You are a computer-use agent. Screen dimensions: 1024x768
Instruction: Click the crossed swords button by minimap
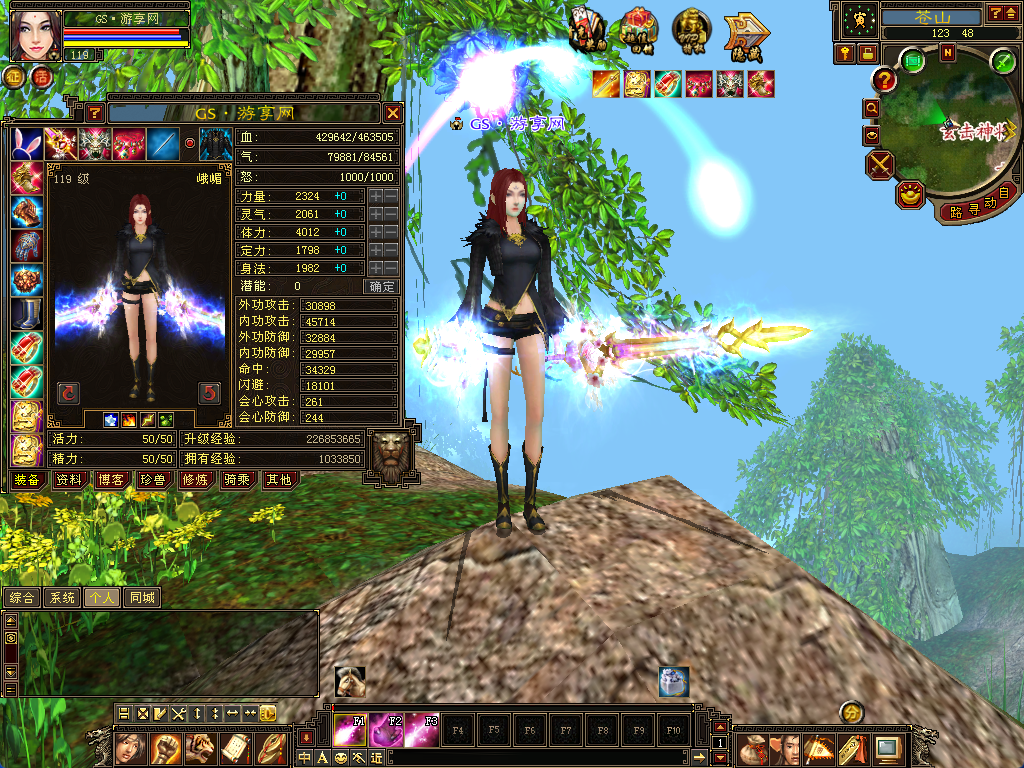coord(881,163)
